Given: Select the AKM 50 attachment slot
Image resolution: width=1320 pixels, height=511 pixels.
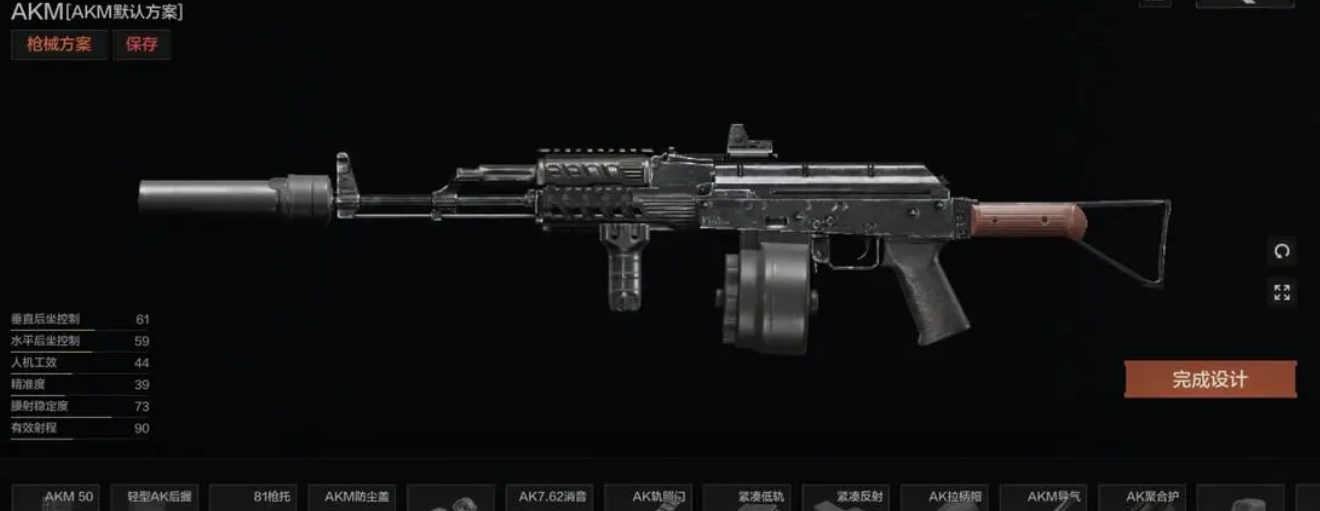Looking at the screenshot, I should 56,497.
